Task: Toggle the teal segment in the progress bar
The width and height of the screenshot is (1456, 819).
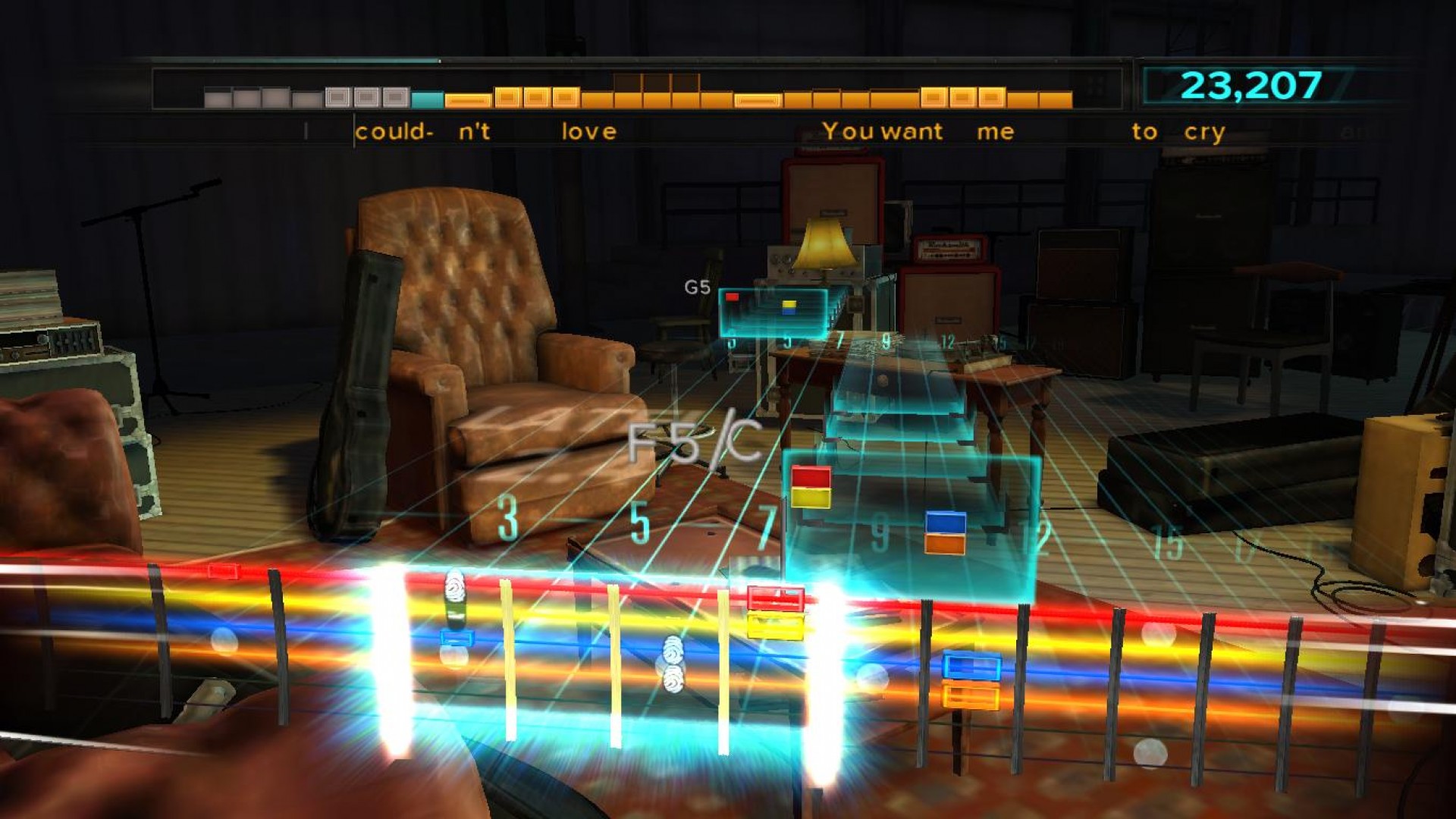Action: [428, 97]
